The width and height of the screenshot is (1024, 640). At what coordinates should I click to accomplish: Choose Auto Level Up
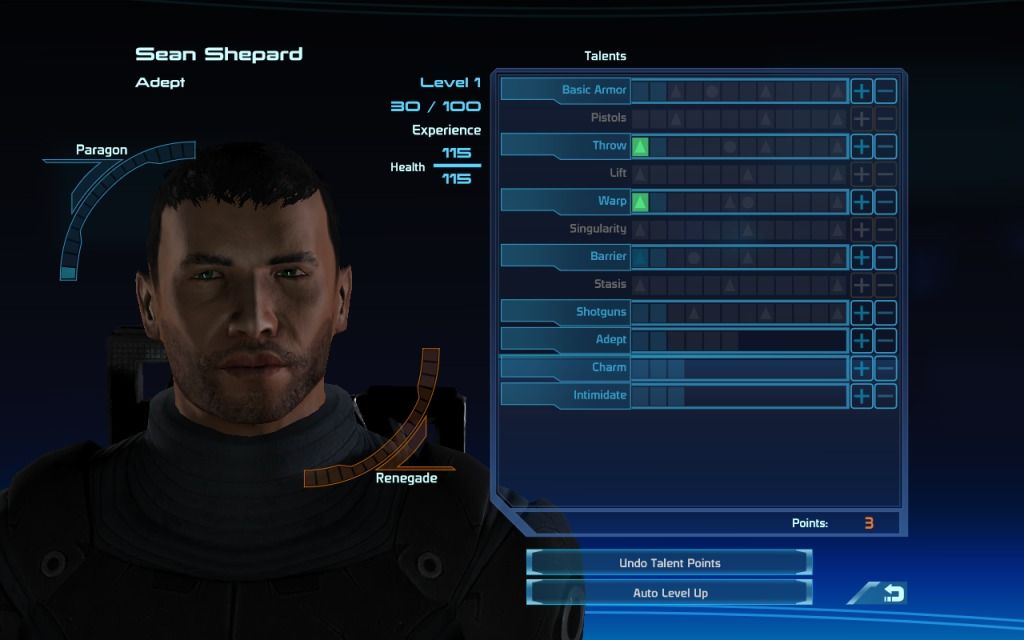[x=669, y=593]
